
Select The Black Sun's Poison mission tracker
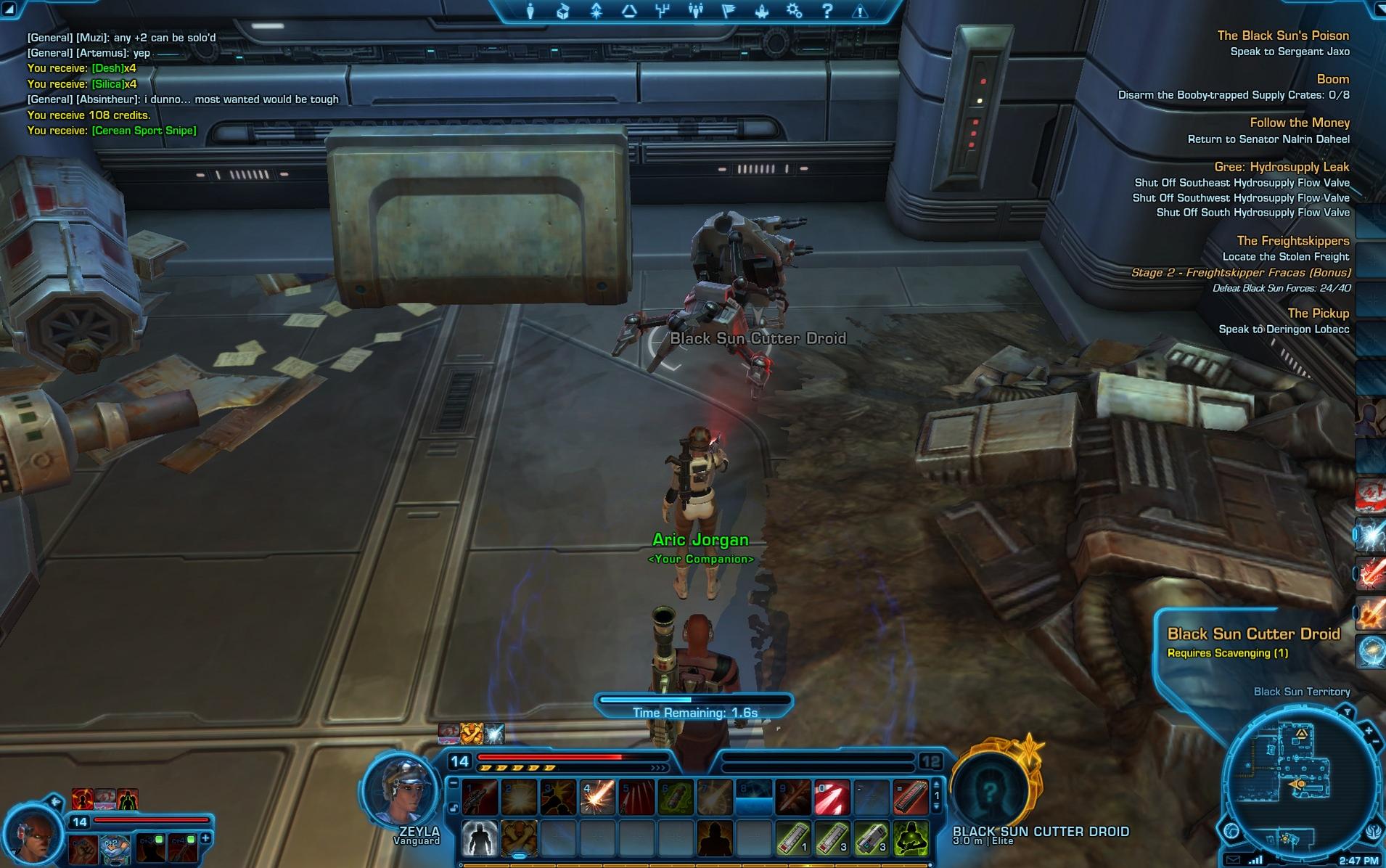[x=1283, y=36]
